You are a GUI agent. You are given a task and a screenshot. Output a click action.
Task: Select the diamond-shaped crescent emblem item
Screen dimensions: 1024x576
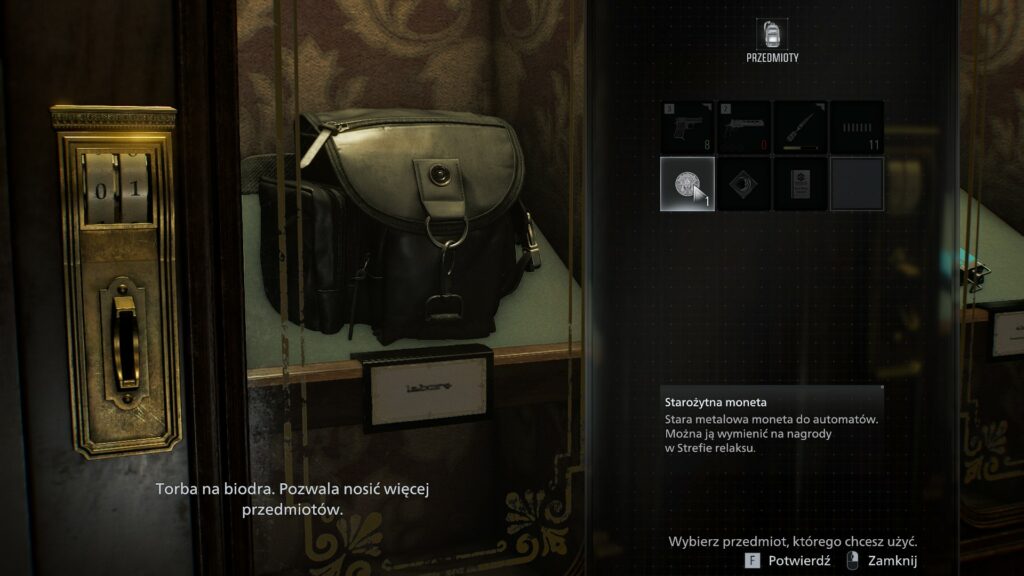coord(744,183)
